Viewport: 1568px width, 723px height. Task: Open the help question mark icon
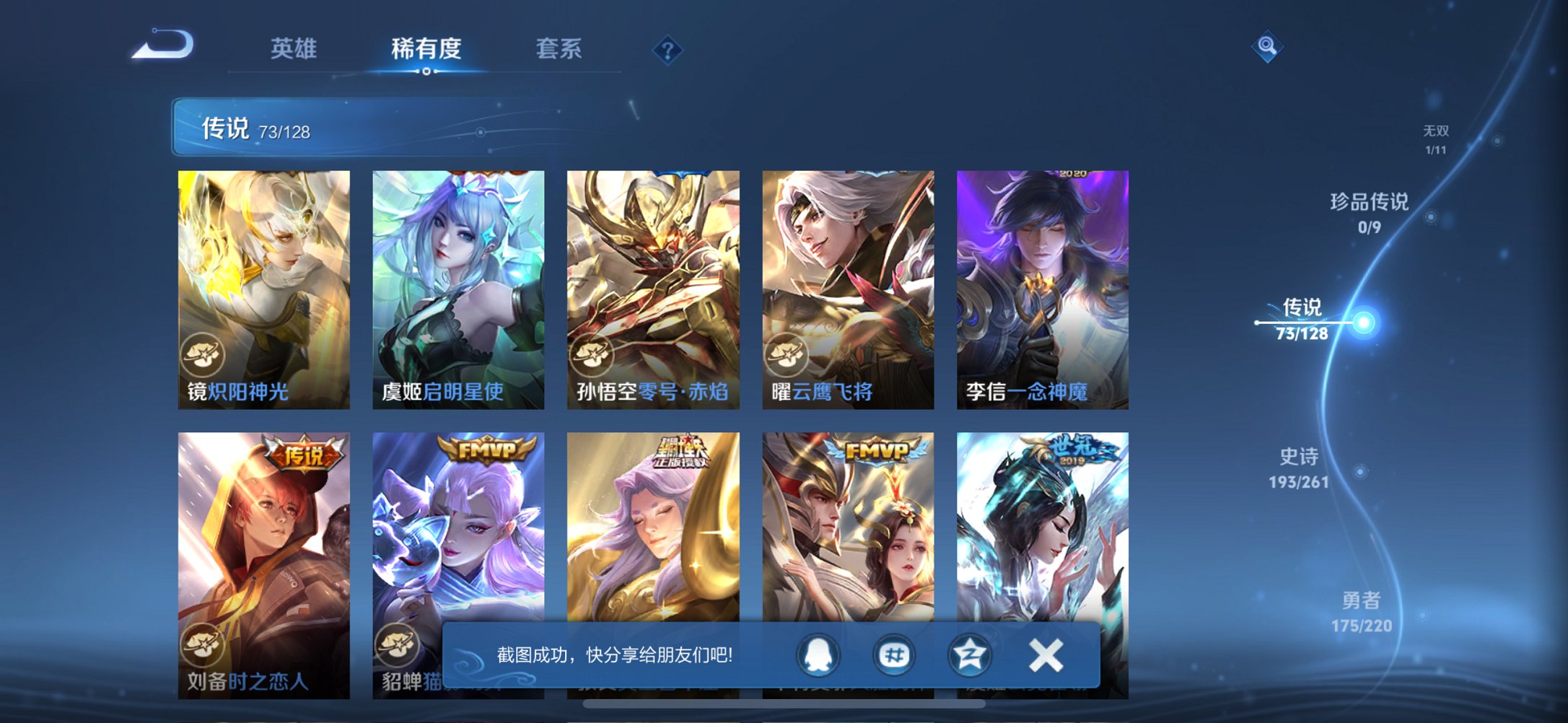click(667, 49)
